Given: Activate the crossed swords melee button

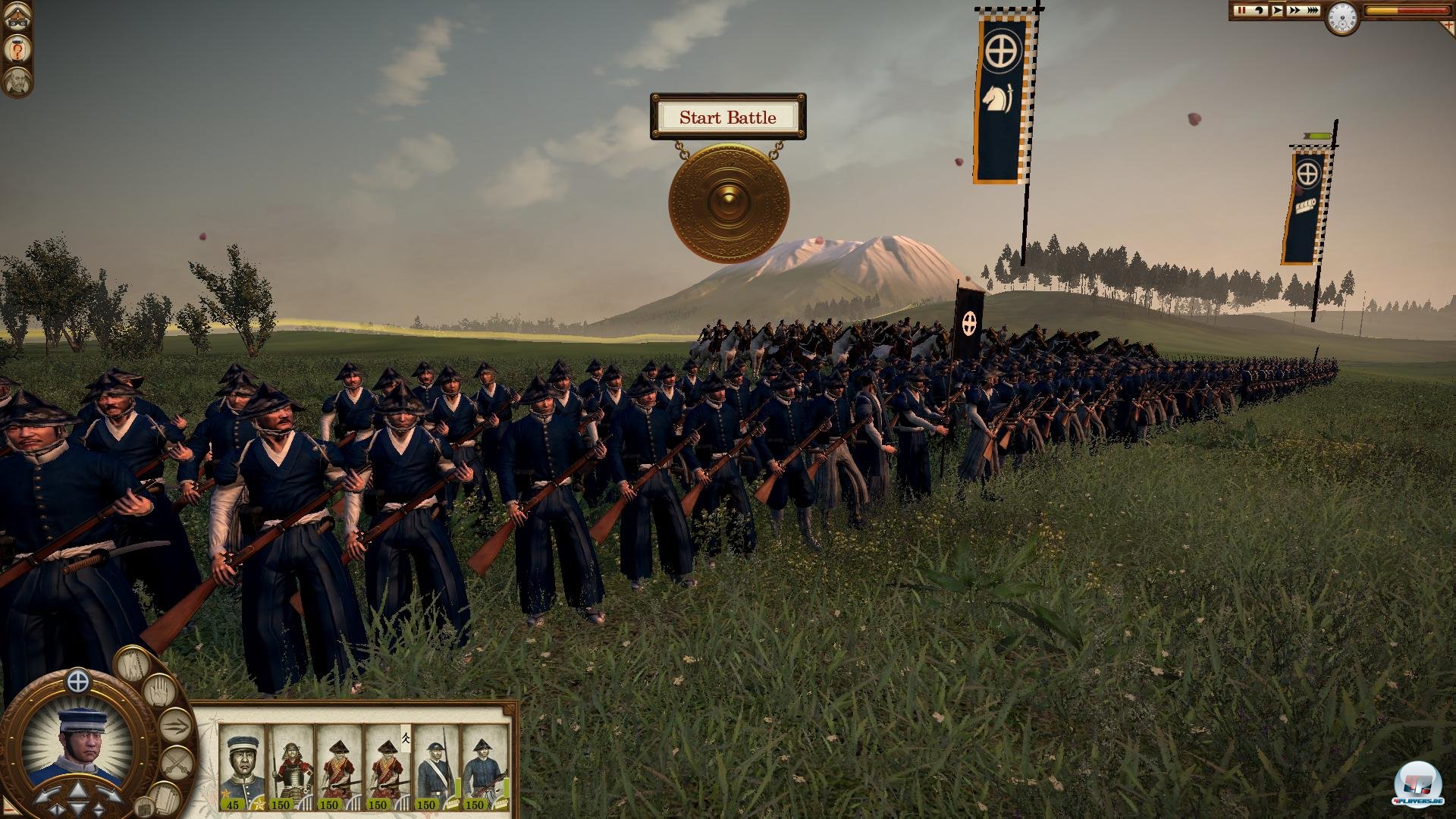Looking at the screenshot, I should [x=177, y=762].
